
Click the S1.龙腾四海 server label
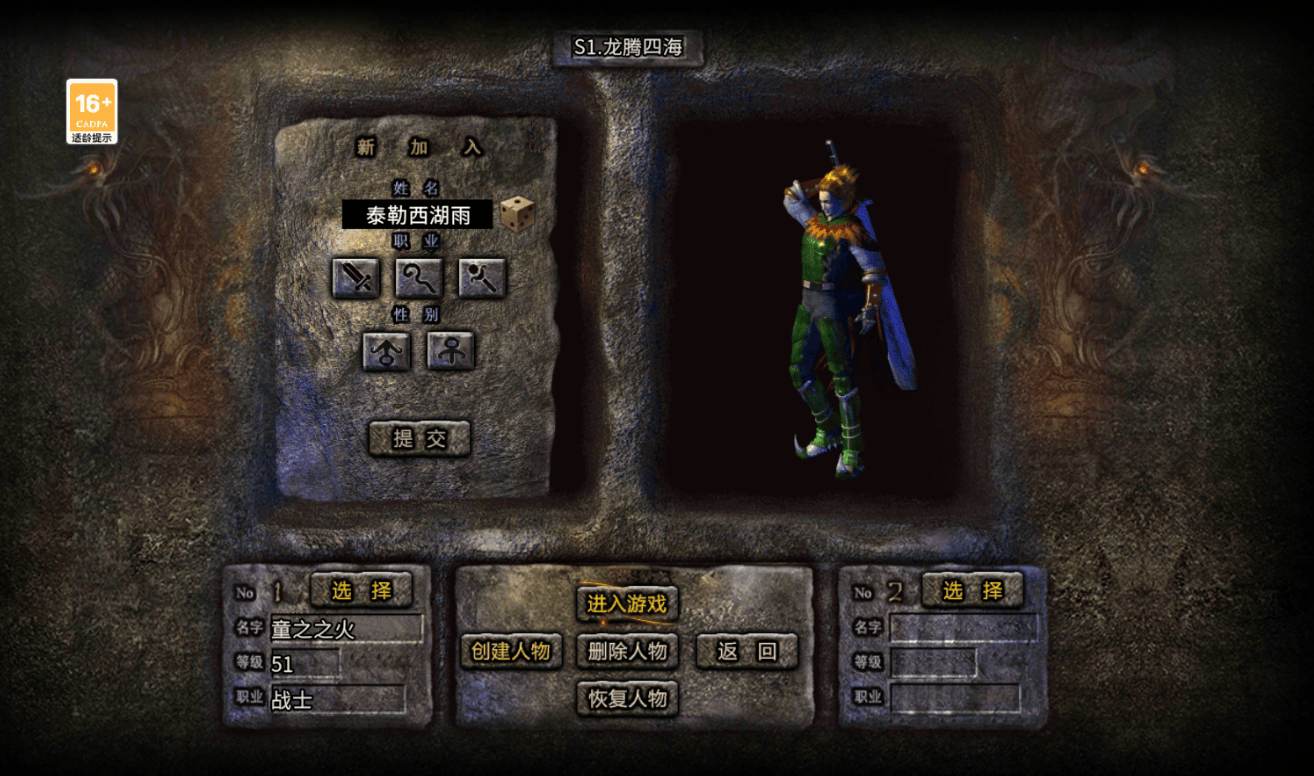tap(628, 48)
